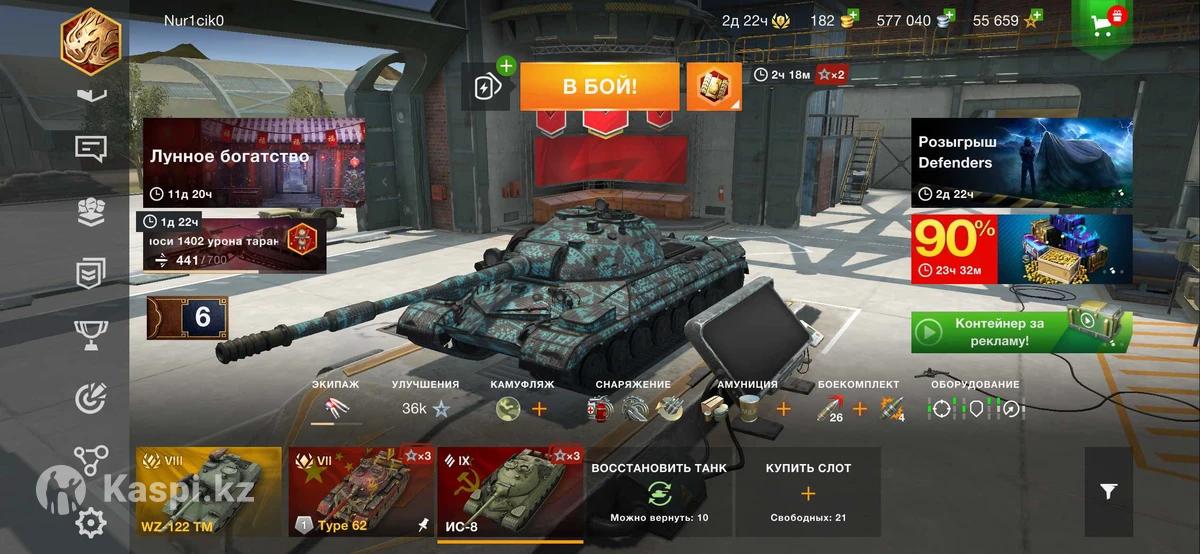Buy a new slot via Купить слот
The image size is (1200, 554).
808,492
